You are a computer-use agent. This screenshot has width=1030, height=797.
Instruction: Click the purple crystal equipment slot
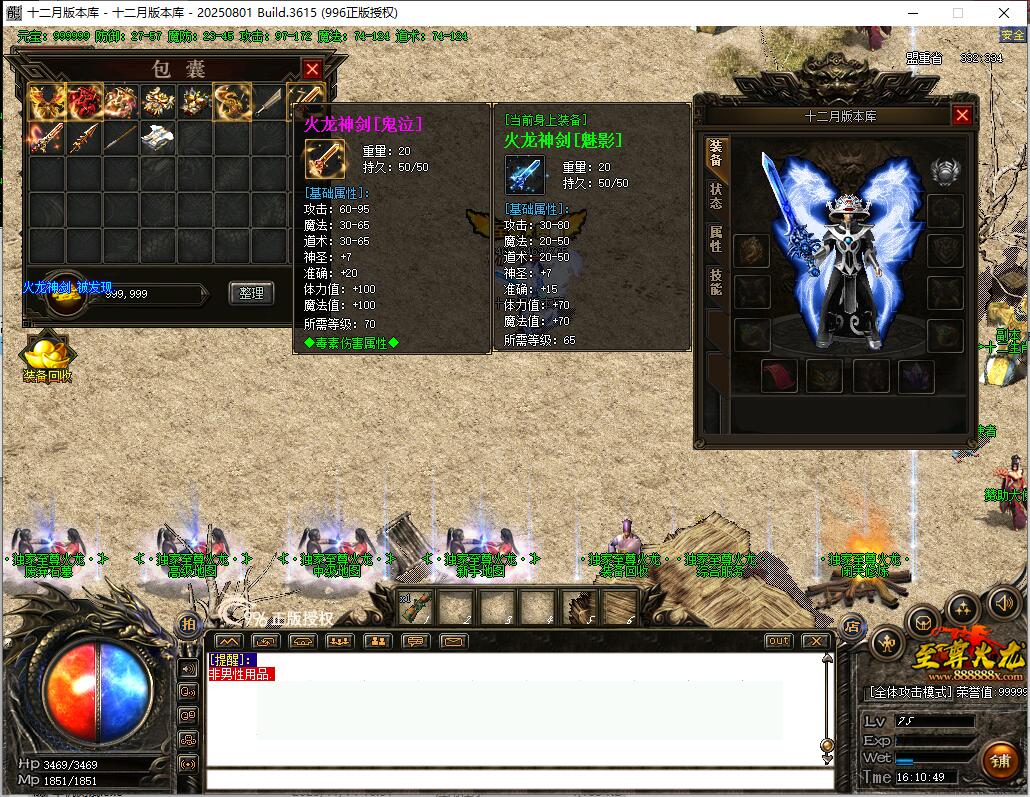click(x=914, y=375)
